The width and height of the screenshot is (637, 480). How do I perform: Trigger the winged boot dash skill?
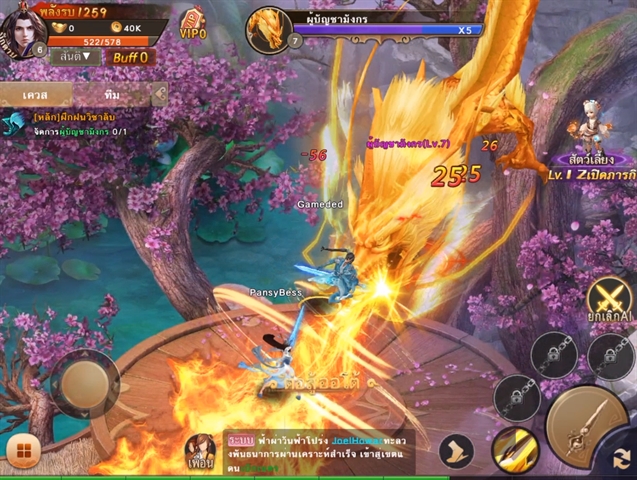(x=455, y=450)
